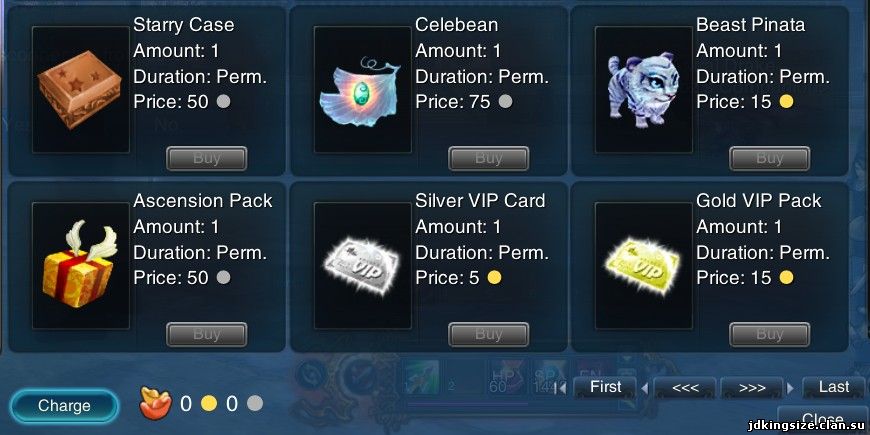Open the Charge currency menu

[64, 406]
